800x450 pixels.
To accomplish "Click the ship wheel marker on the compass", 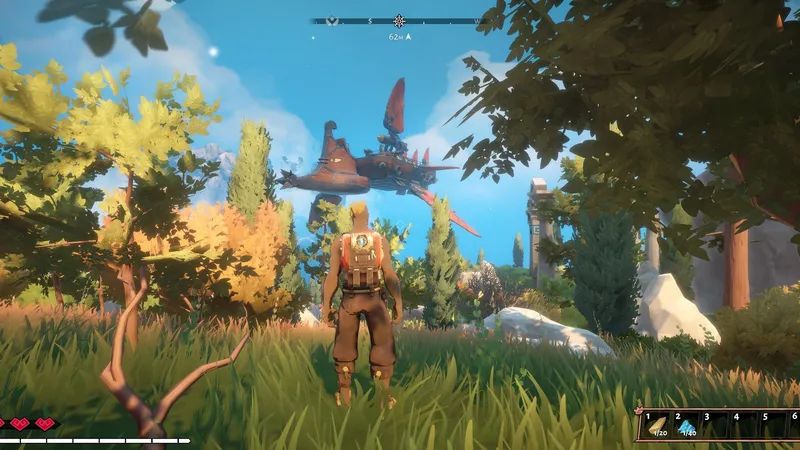I will [x=399, y=20].
